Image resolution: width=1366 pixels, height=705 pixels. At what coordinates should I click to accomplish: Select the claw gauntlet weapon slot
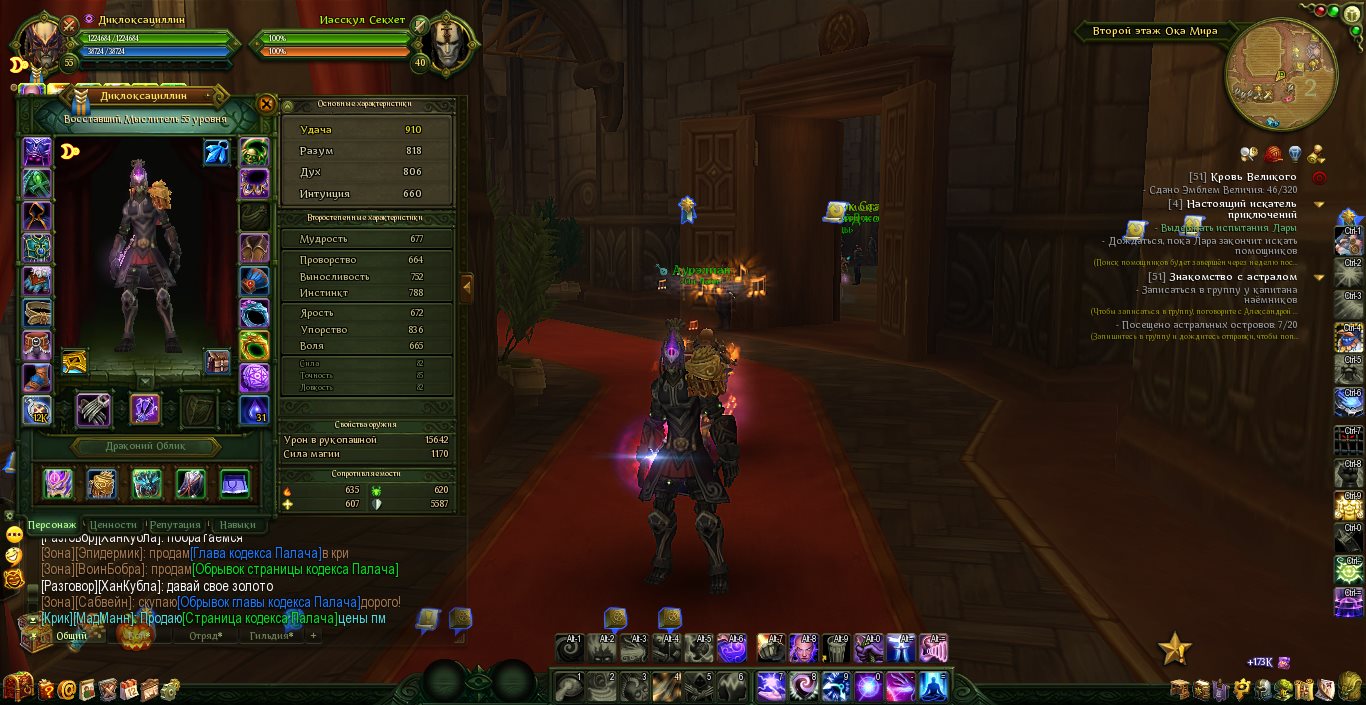click(x=94, y=409)
